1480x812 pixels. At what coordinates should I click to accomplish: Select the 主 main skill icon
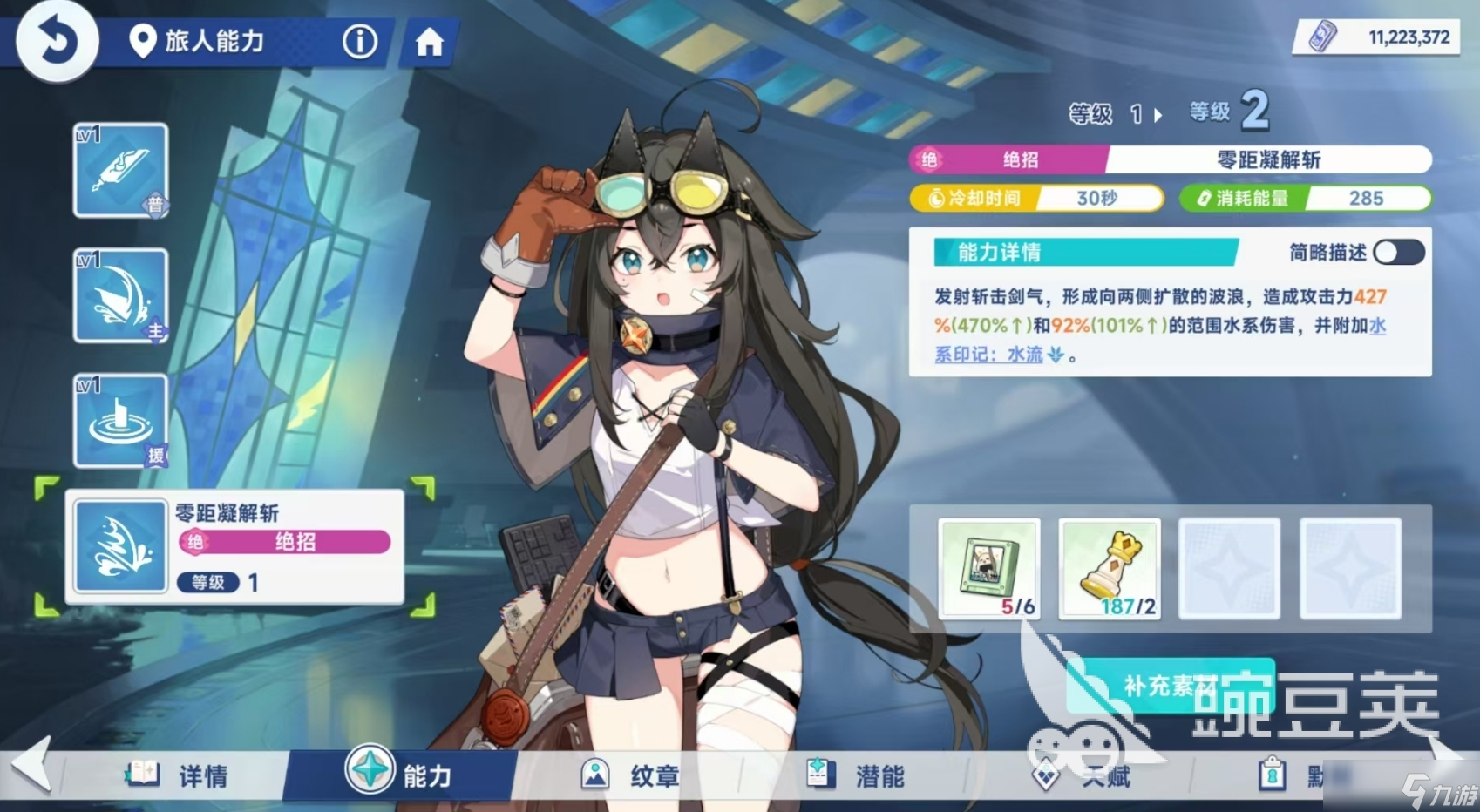tap(119, 295)
